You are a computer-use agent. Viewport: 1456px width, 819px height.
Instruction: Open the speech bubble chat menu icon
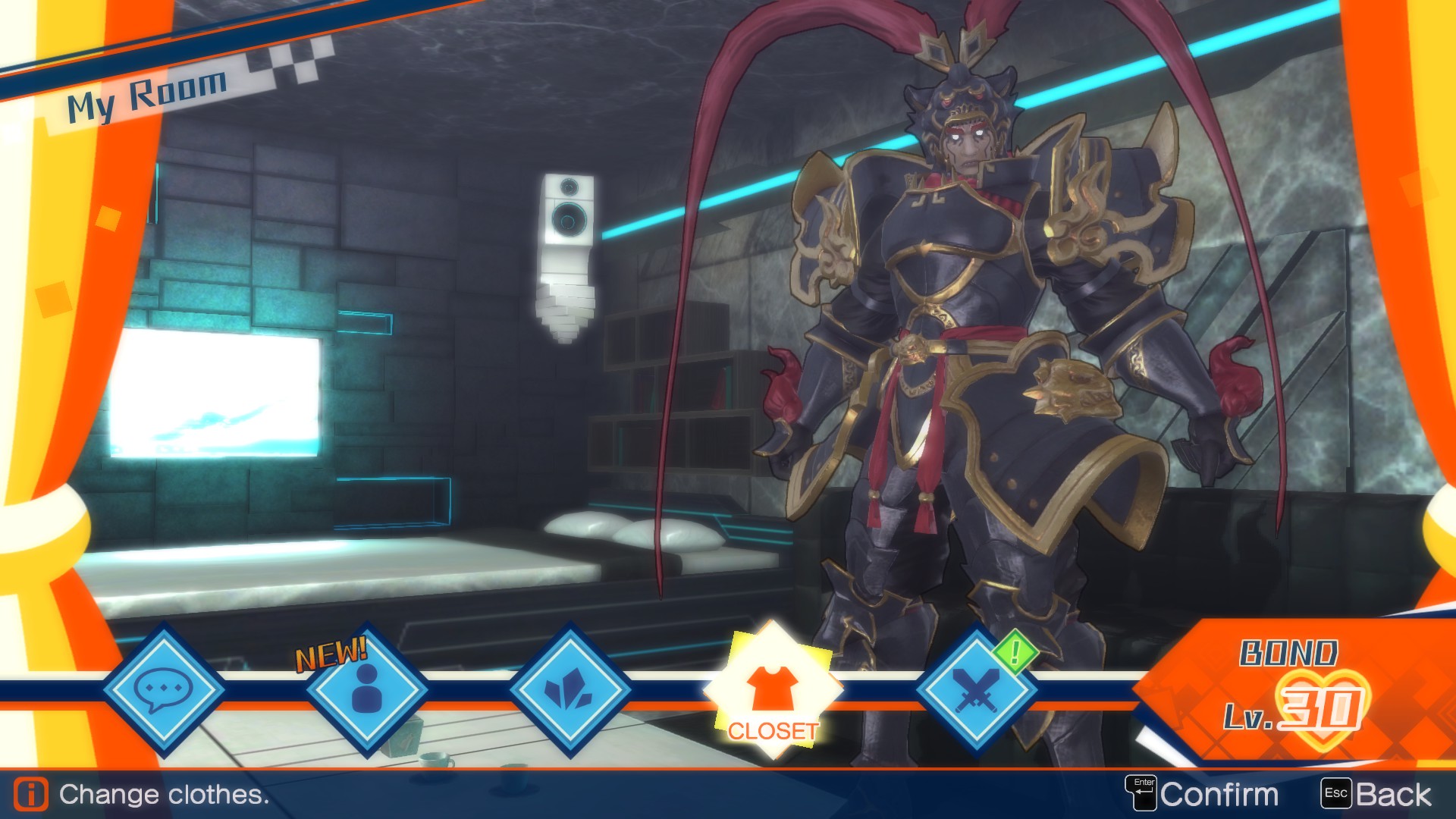[x=166, y=692]
